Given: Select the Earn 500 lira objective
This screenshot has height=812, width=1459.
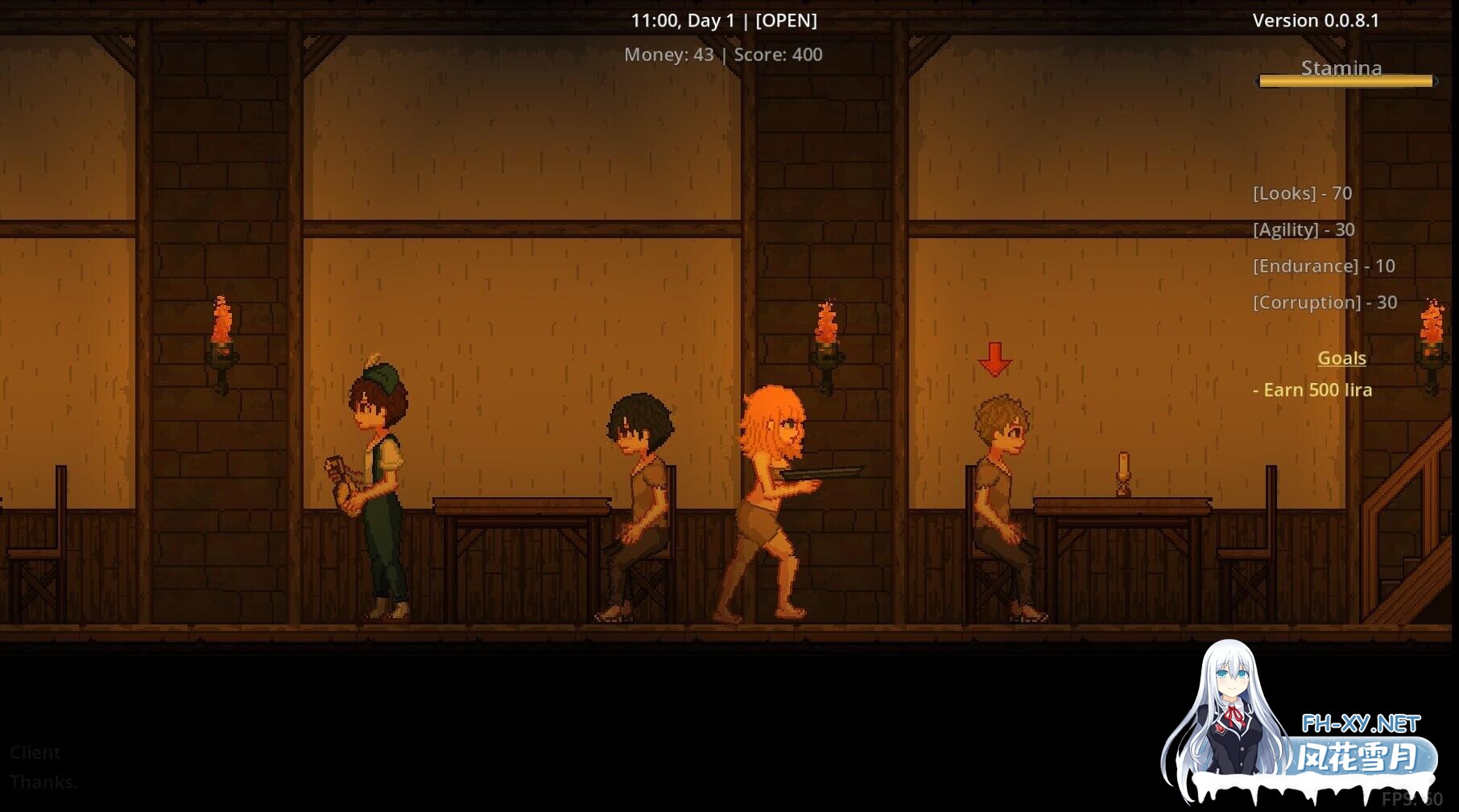Looking at the screenshot, I should click(x=1312, y=390).
